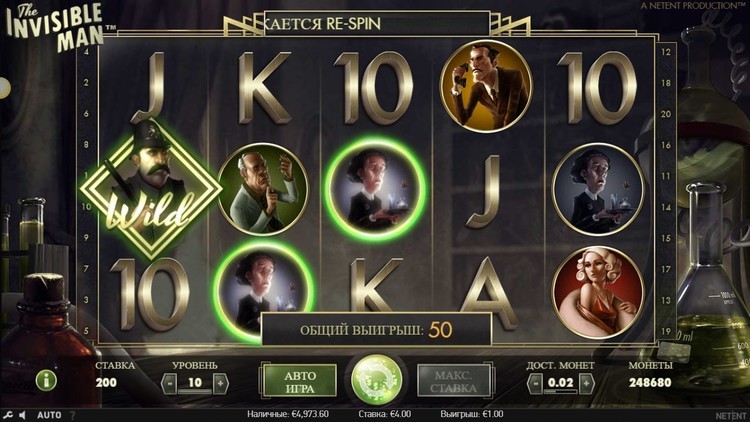Click the AUTO label in bottom bar
This screenshot has height=422, width=750.
click(49, 415)
